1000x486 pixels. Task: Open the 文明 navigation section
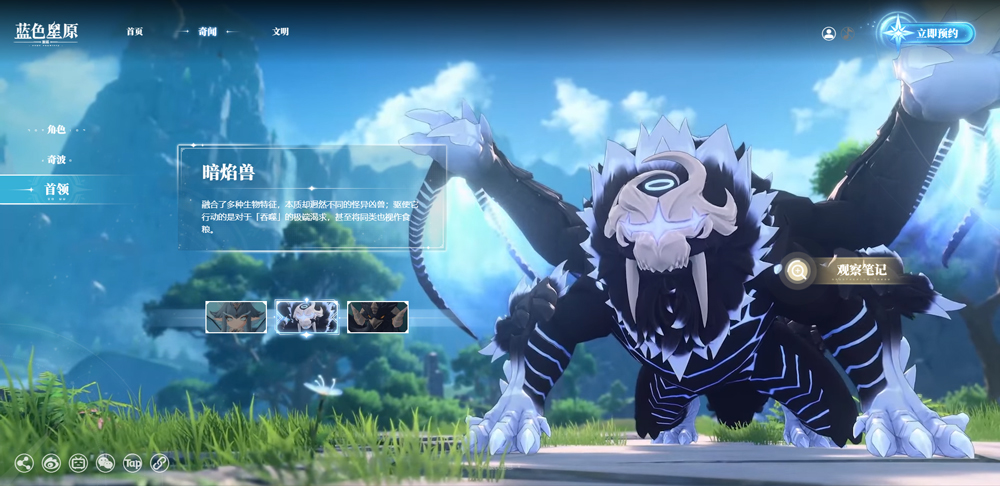[x=281, y=32]
